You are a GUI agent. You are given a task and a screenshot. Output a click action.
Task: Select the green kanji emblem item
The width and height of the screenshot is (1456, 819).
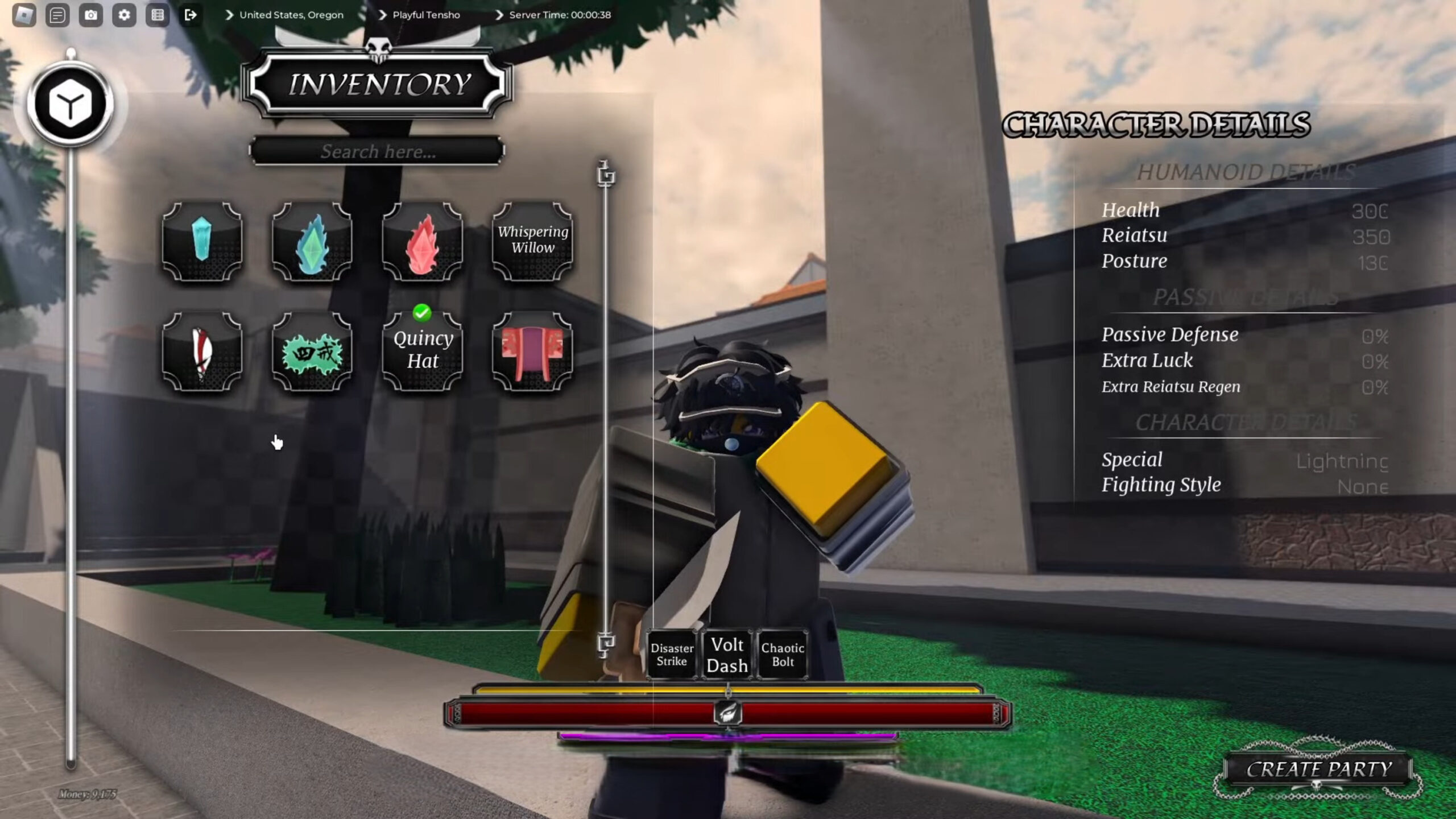(312, 351)
